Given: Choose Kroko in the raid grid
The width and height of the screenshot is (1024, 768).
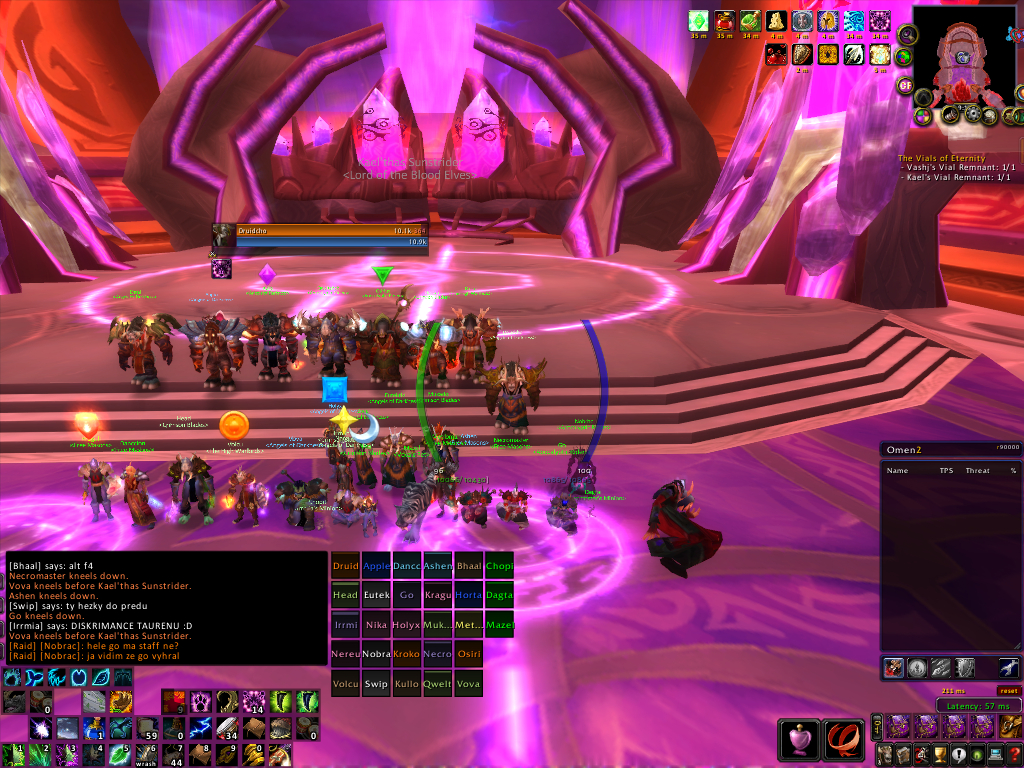Looking at the screenshot, I should 407,654.
